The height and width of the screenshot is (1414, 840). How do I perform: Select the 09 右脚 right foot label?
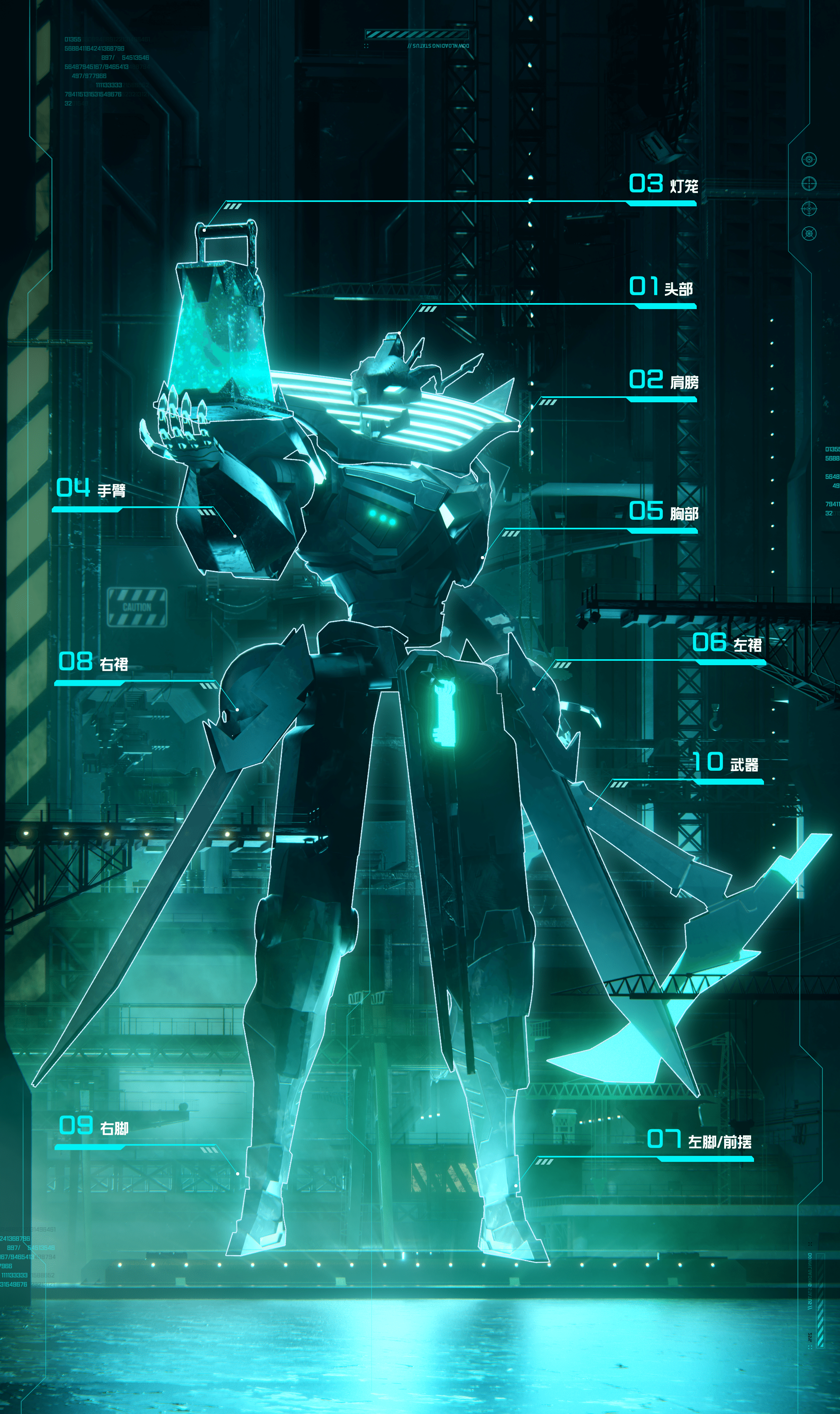click(x=94, y=1127)
